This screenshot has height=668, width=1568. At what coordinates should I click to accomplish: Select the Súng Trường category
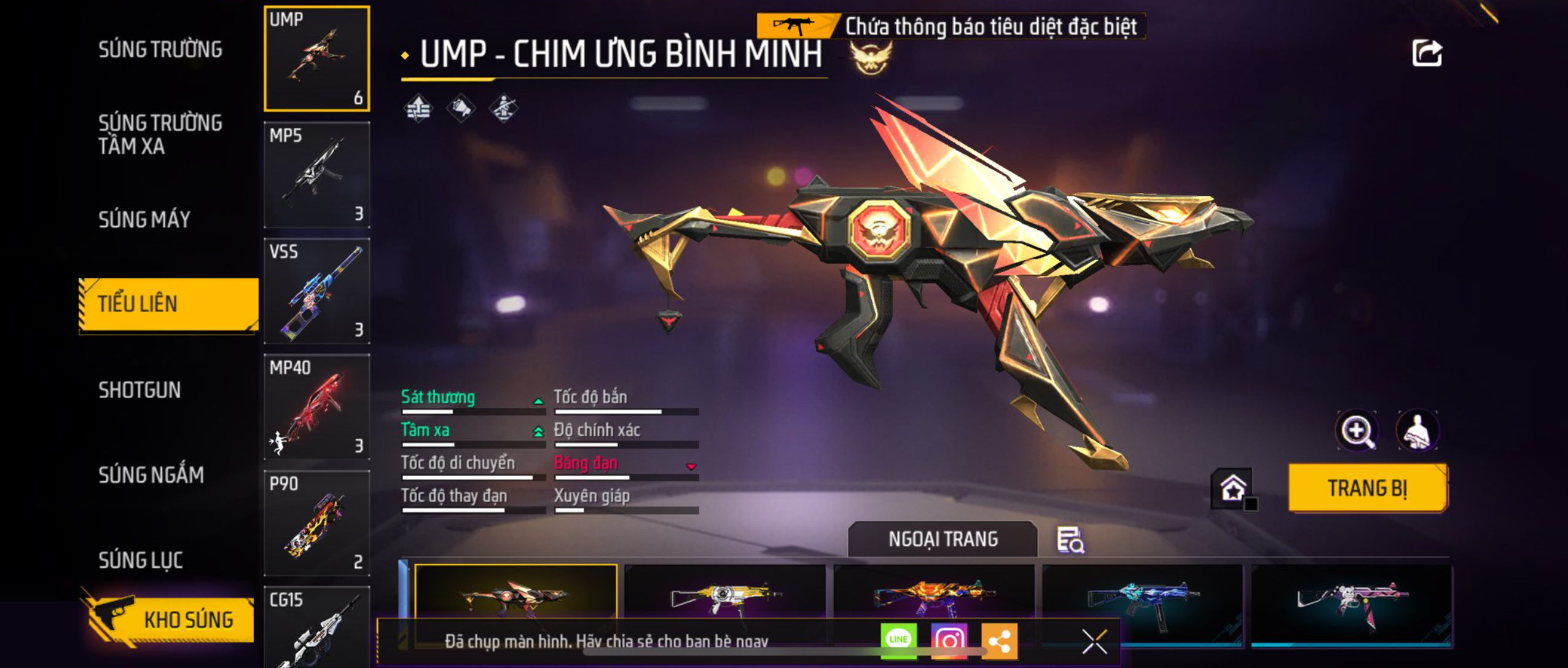click(x=160, y=49)
